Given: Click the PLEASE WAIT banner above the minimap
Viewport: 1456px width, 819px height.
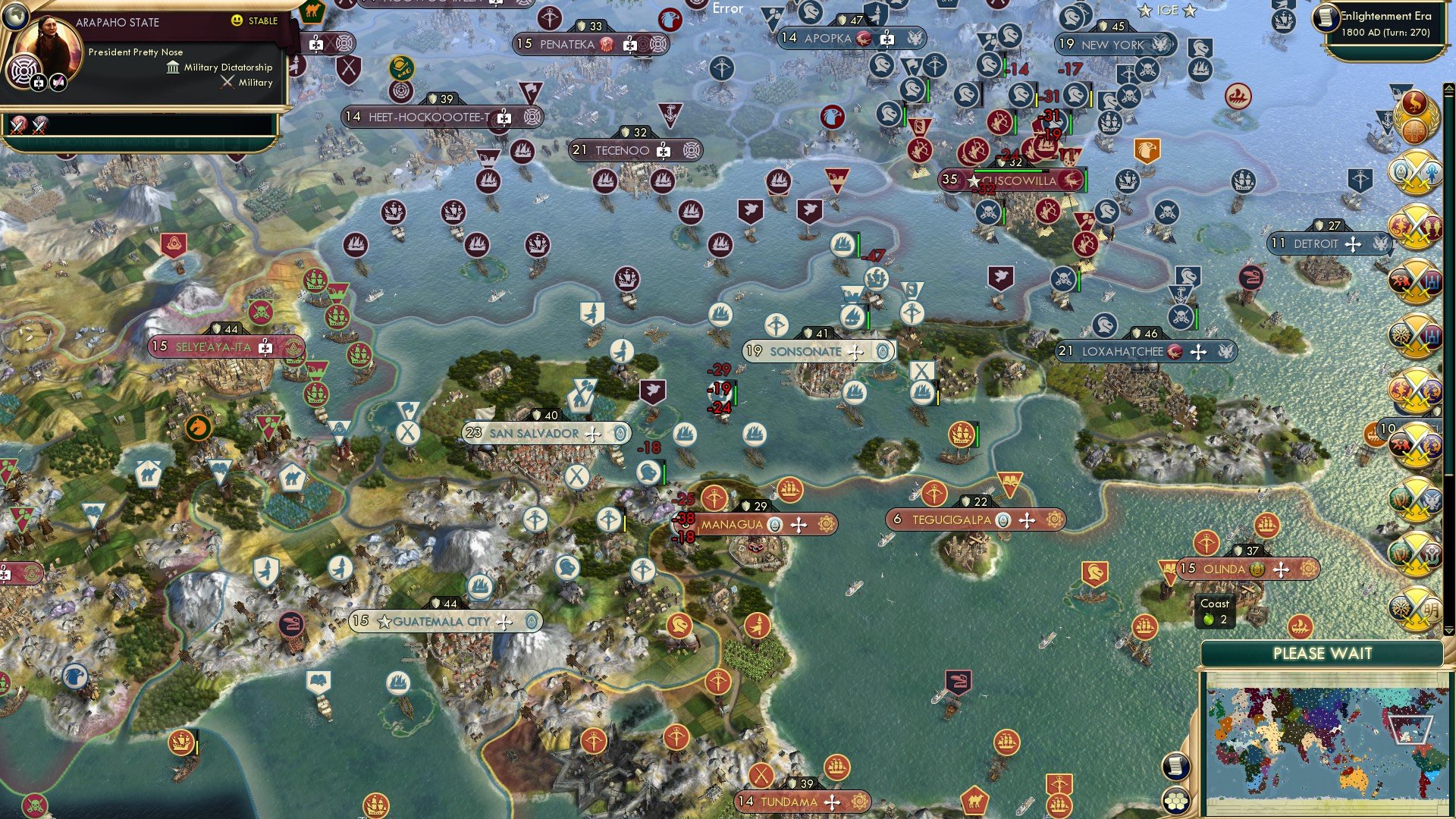Looking at the screenshot, I should click(1324, 653).
